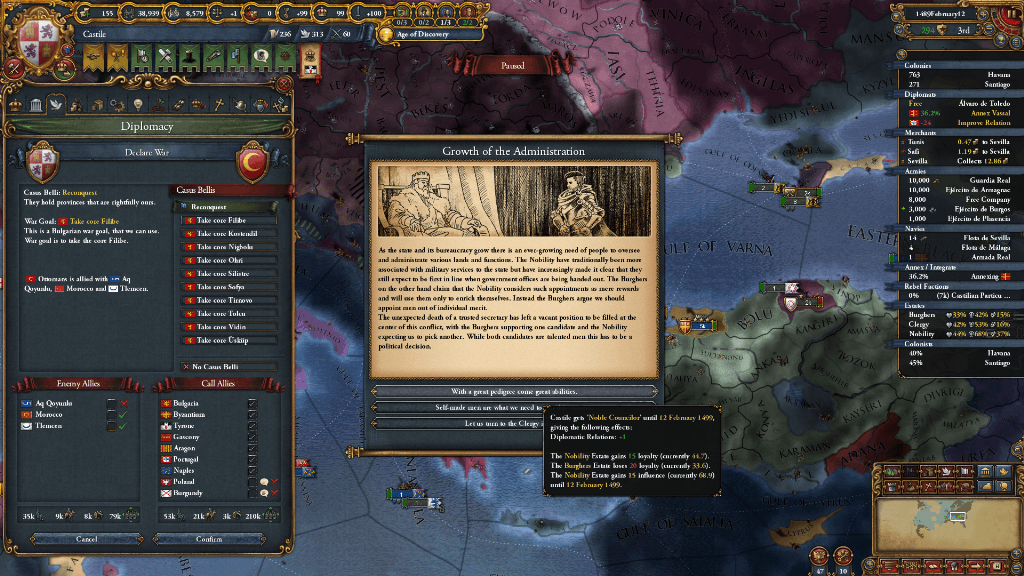Viewport: 1024px width, 576px height.
Task: Toggle call-to-arms checkbox for Bulgaria
Action: [x=251, y=403]
